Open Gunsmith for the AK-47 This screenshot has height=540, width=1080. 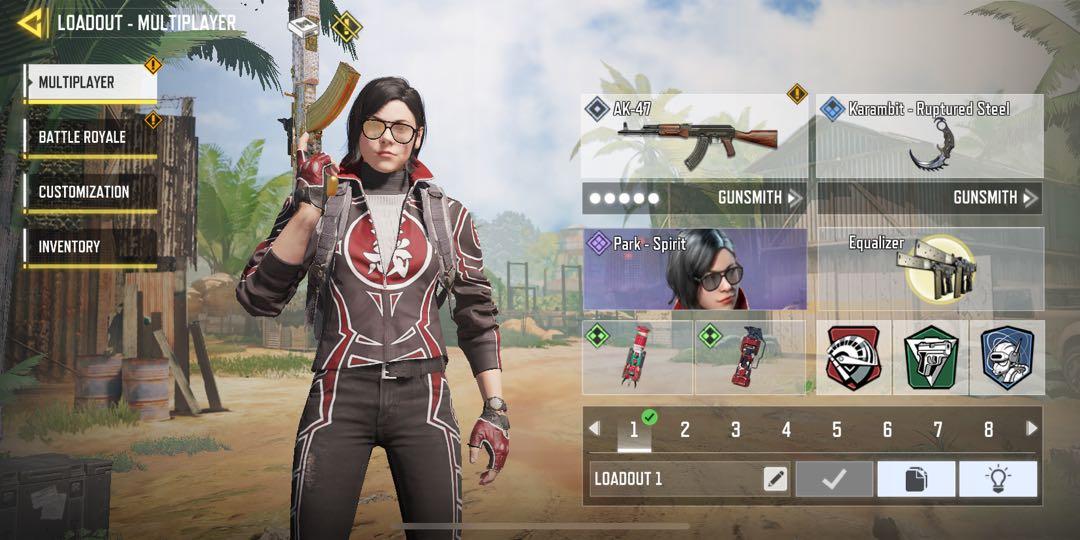(x=695, y=198)
